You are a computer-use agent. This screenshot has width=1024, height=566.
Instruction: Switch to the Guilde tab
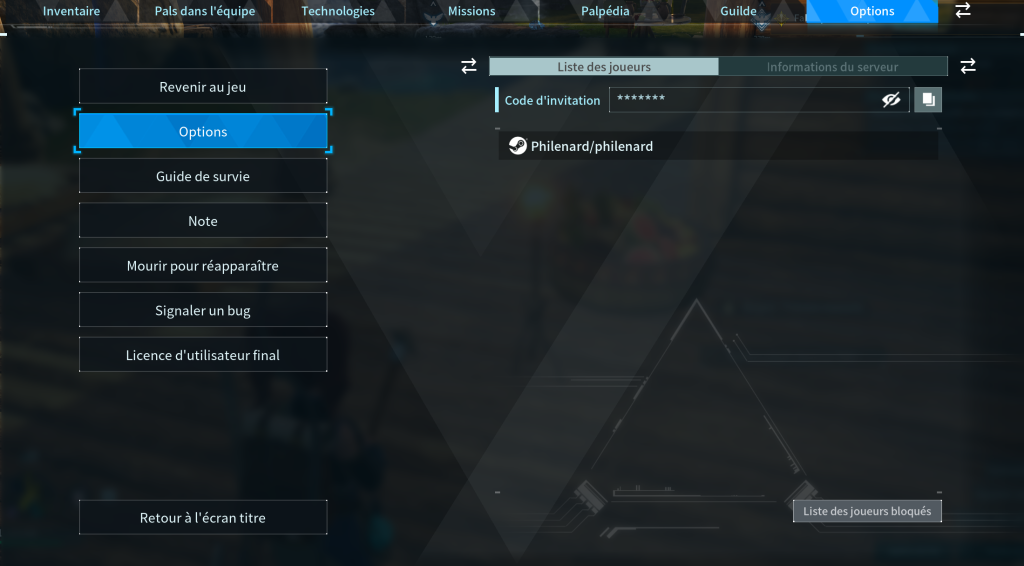click(x=739, y=12)
